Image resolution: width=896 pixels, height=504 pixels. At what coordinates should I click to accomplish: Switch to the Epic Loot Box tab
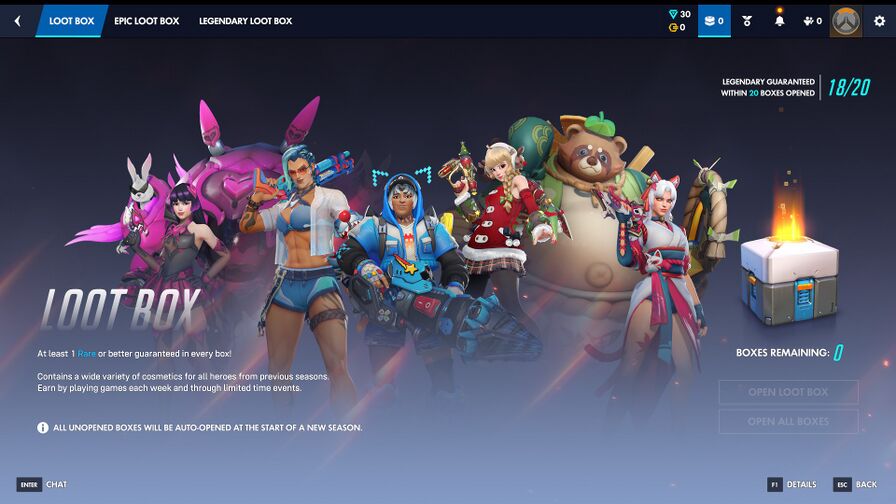click(146, 21)
